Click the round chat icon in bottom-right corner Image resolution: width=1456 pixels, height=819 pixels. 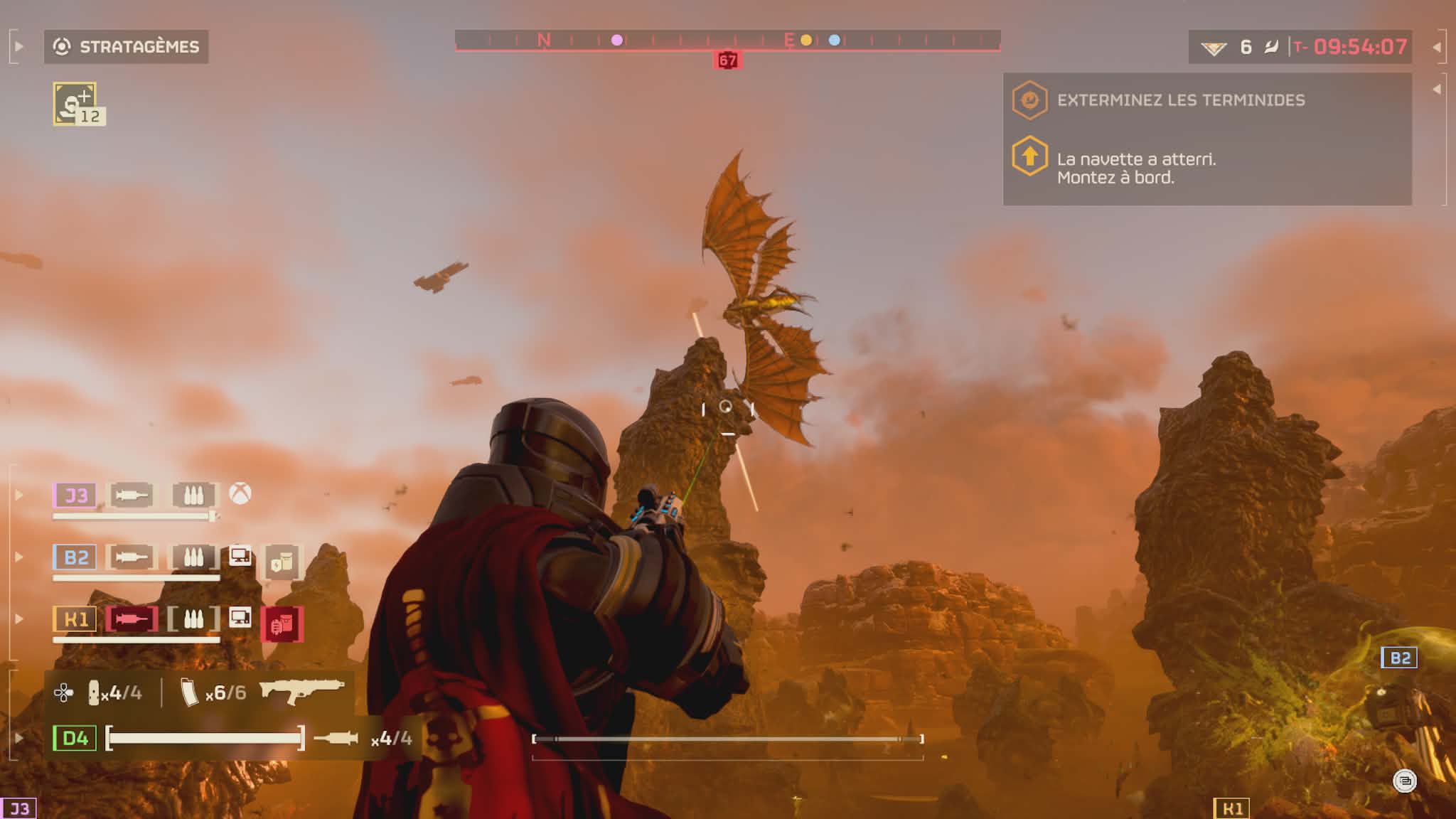(1404, 781)
